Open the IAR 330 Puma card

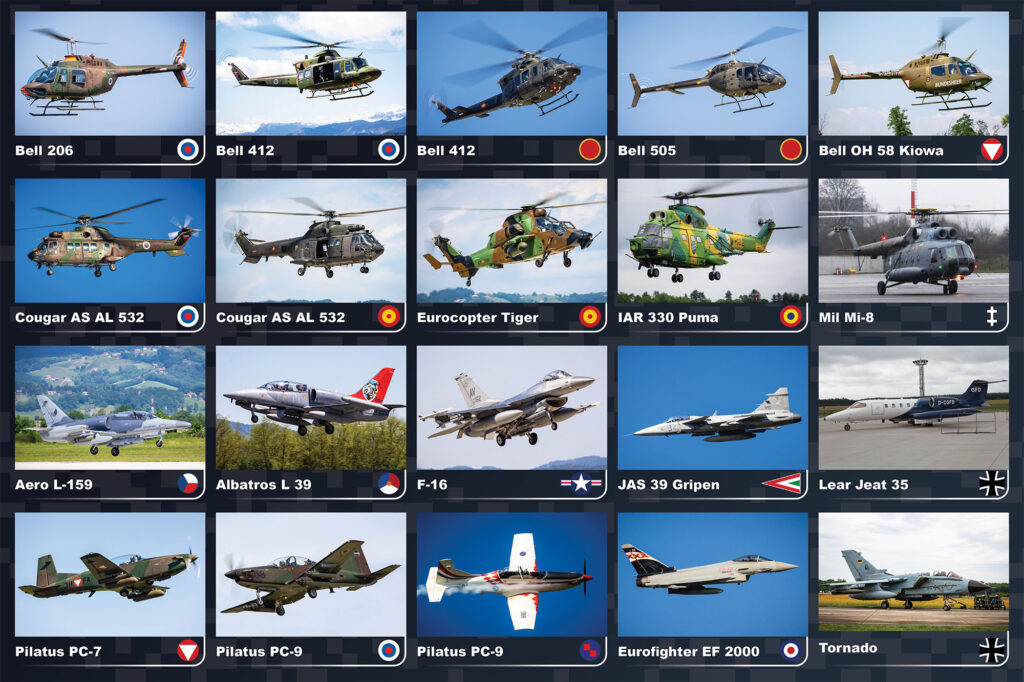click(712, 254)
